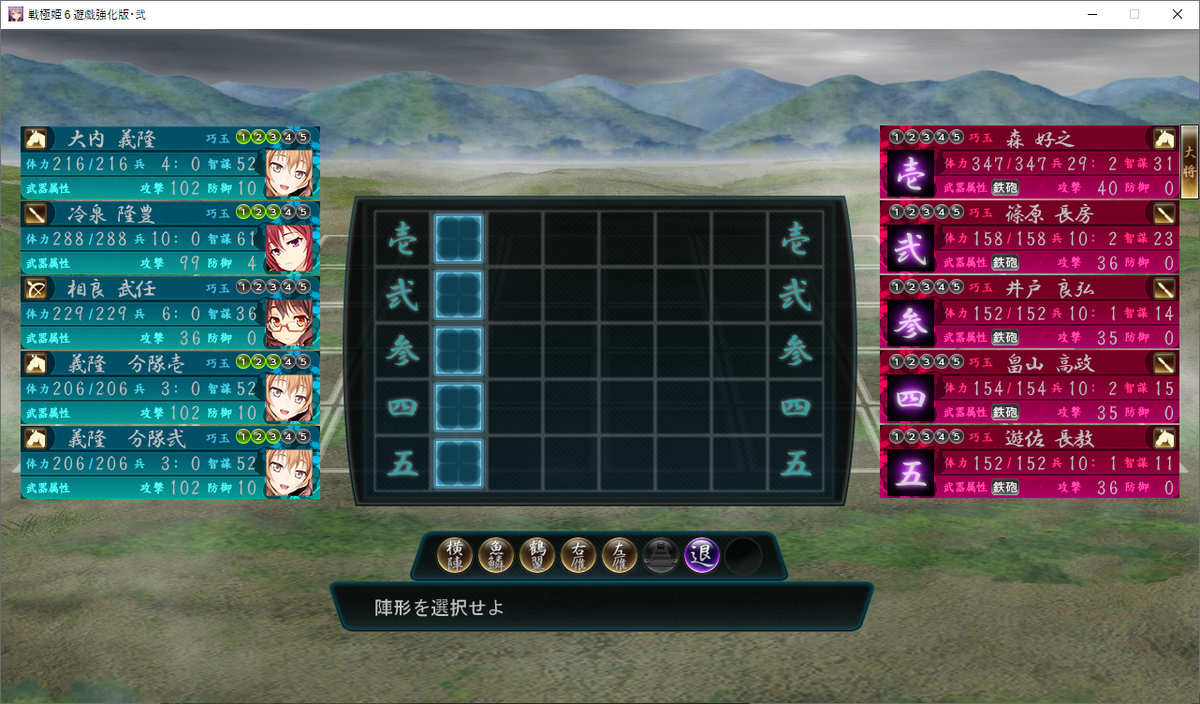Choose the 魚鱗 formation

coord(496,555)
